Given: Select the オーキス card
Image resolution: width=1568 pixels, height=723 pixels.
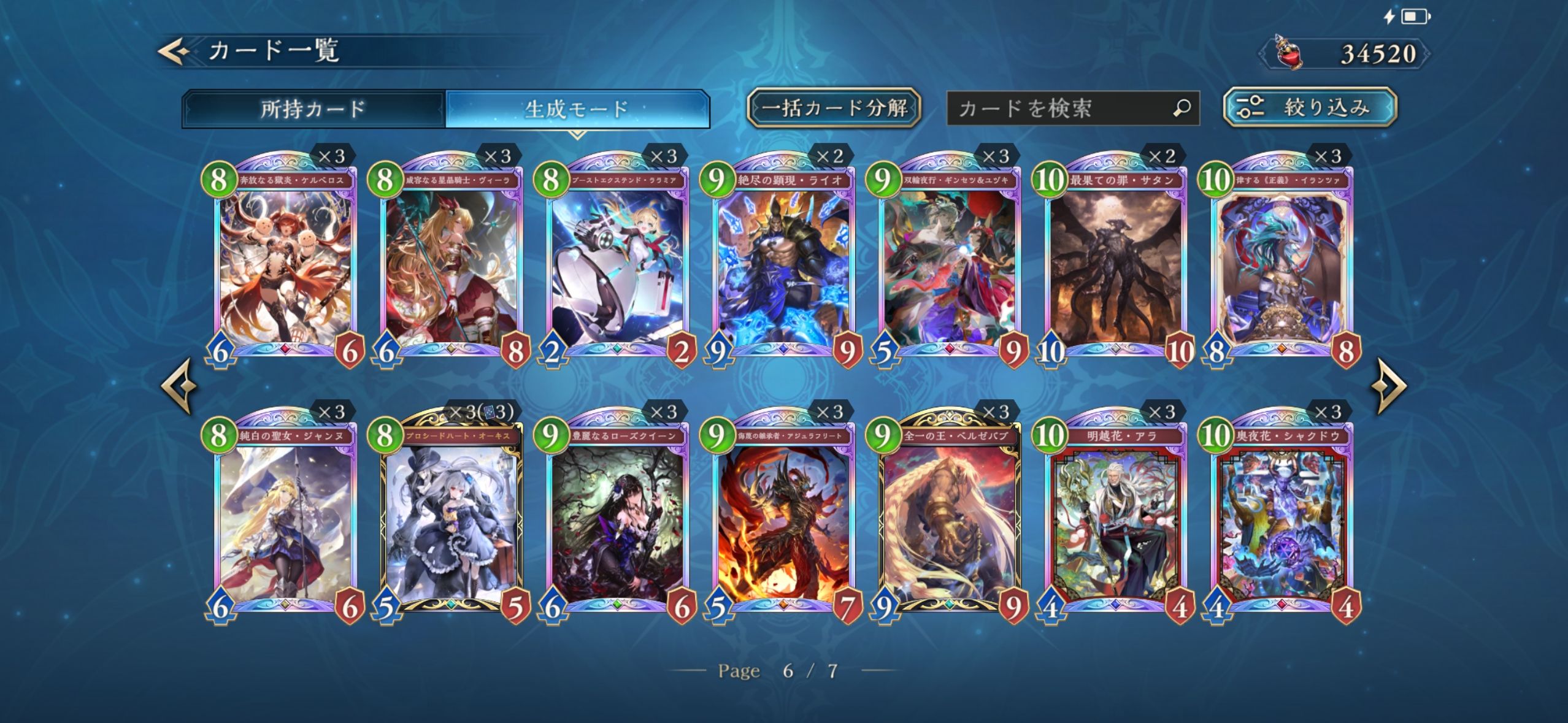Looking at the screenshot, I should point(452,520).
